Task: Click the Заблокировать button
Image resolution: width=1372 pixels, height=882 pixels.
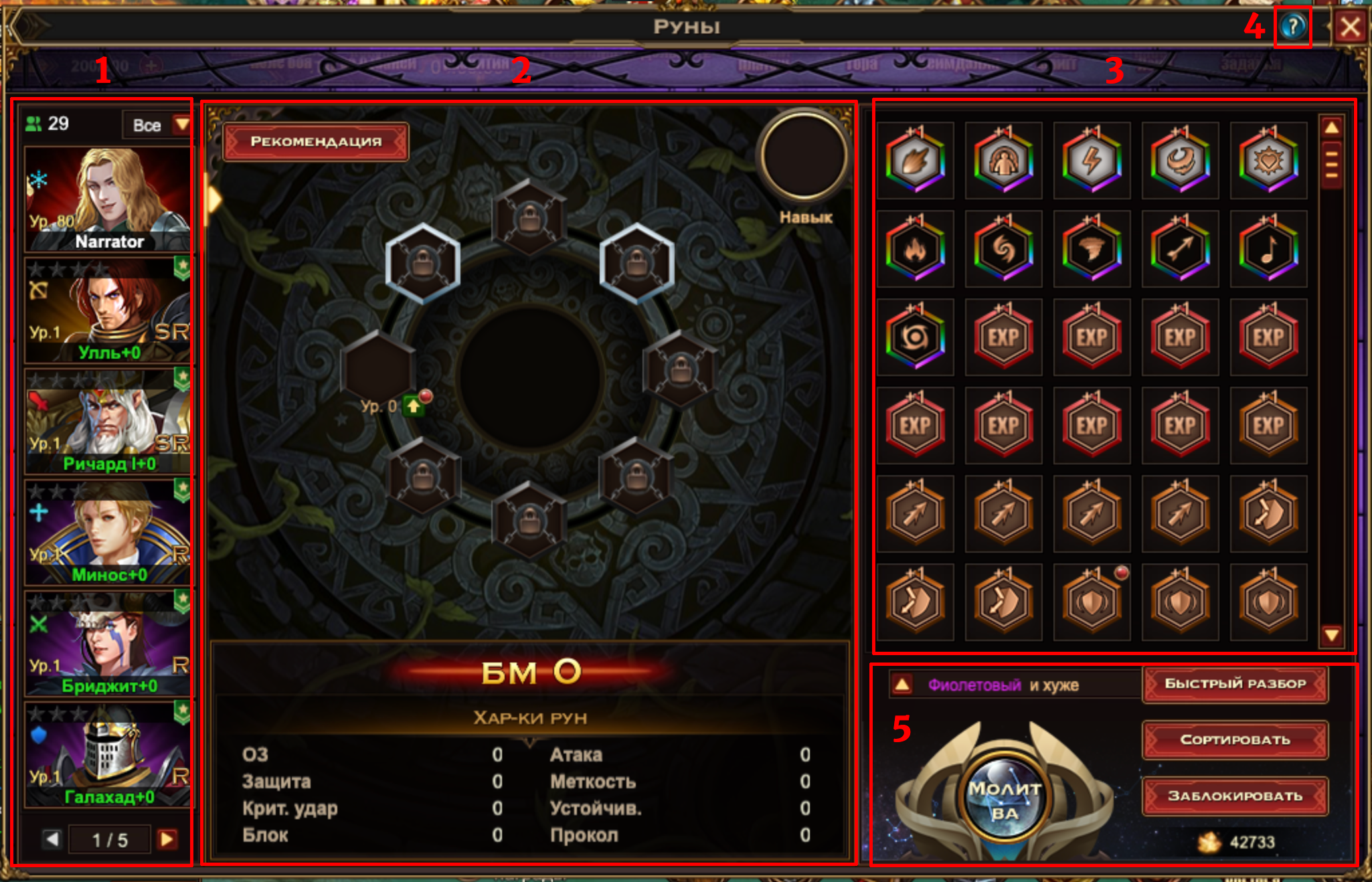Action: click(x=1235, y=796)
